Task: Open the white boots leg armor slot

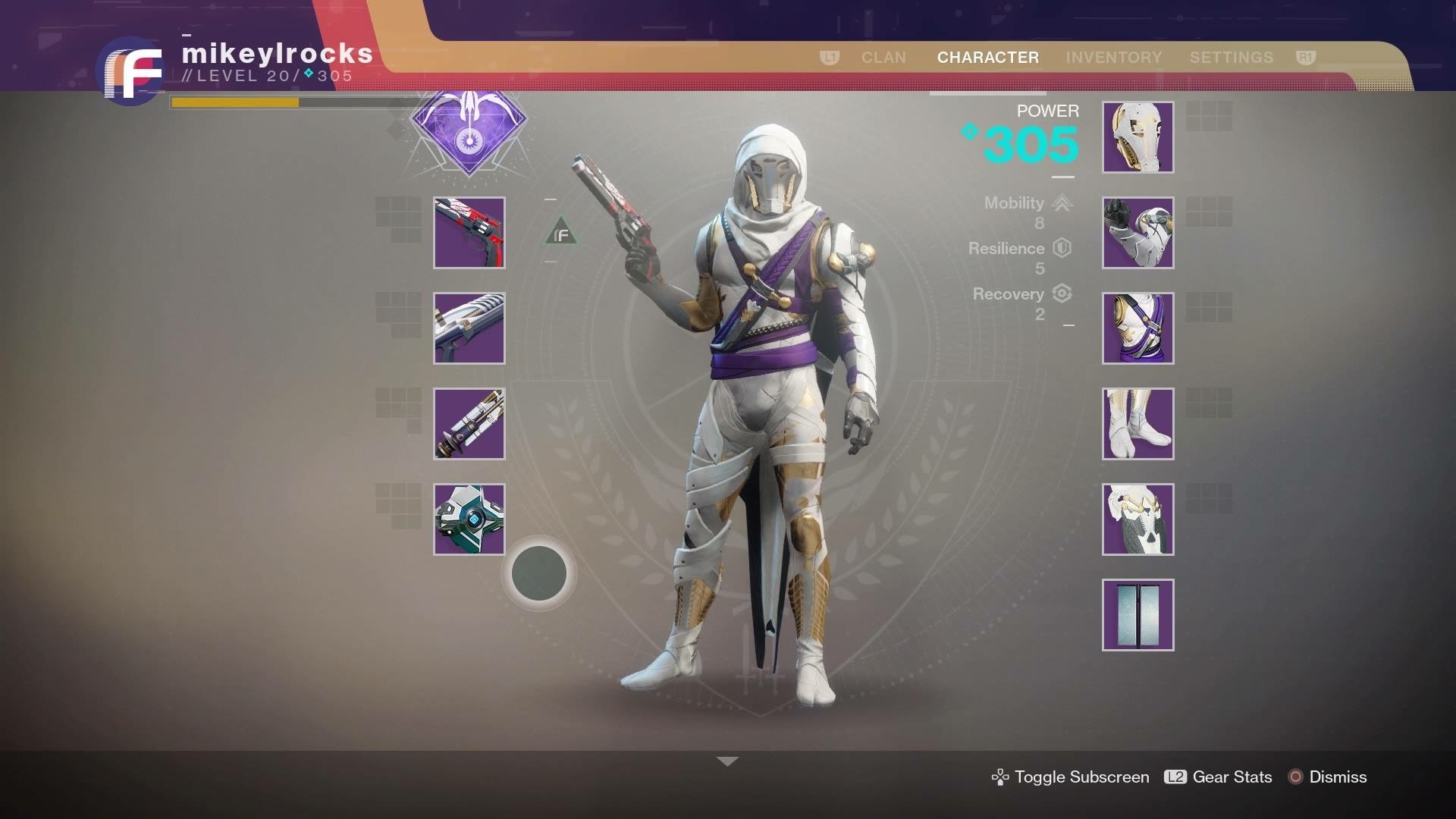Action: click(1137, 424)
